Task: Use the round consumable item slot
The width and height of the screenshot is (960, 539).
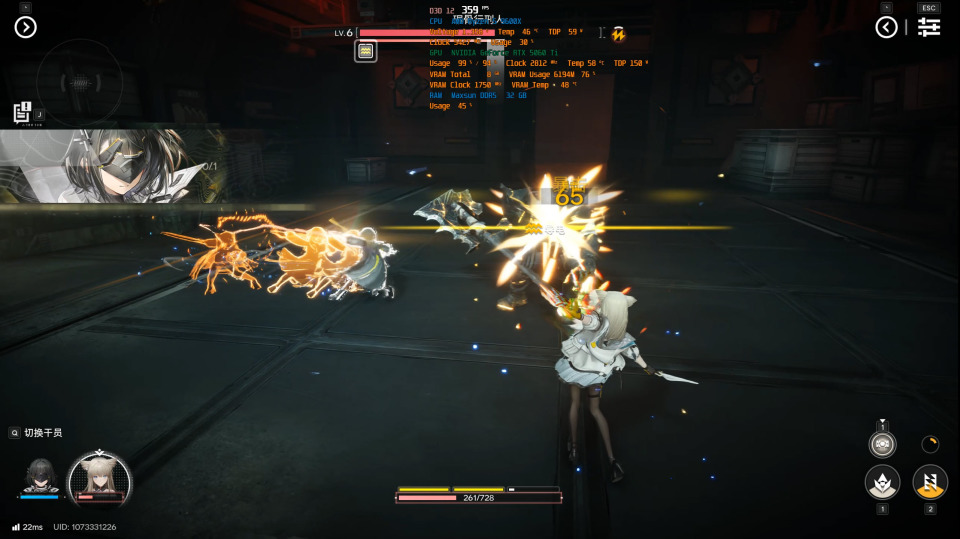Action: click(882, 443)
